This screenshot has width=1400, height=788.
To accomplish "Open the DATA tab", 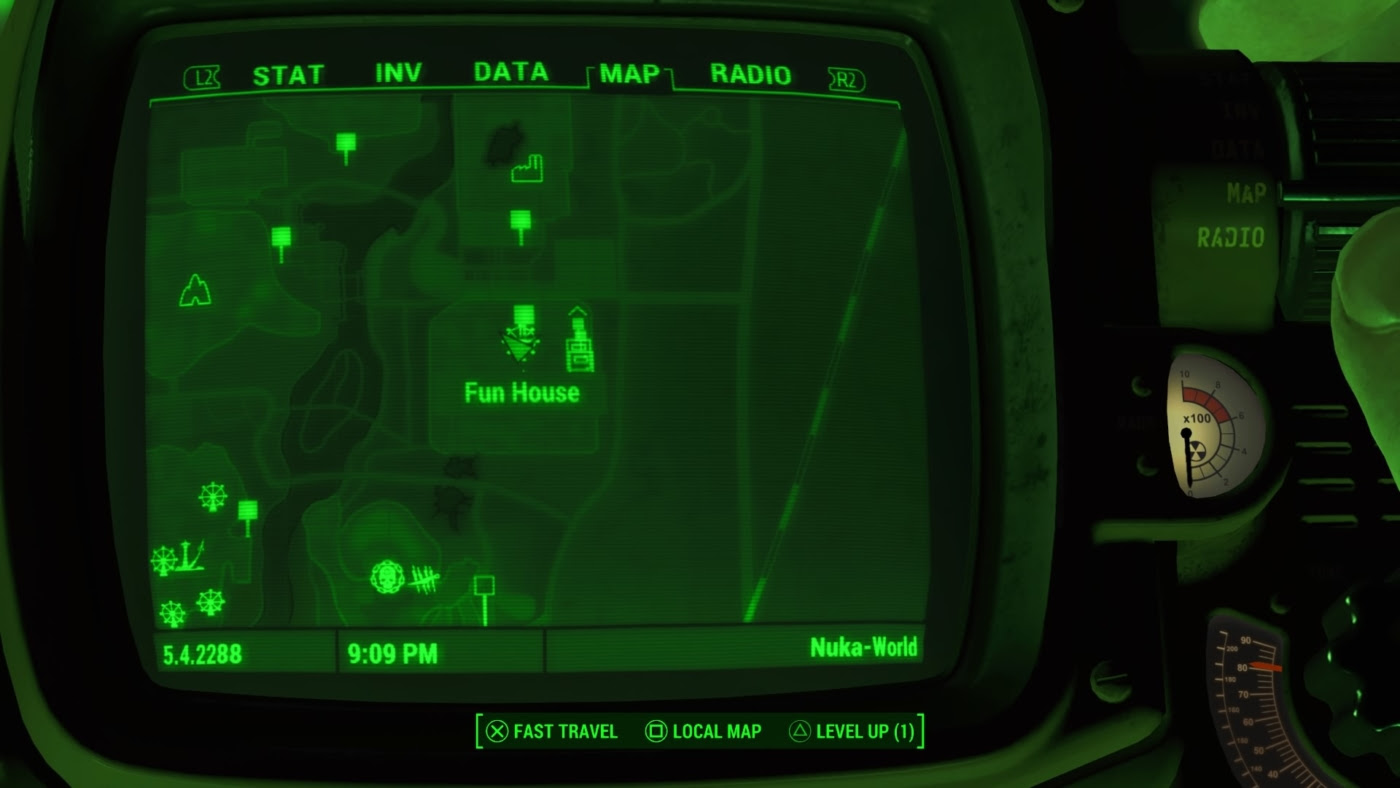I will pyautogui.click(x=510, y=71).
